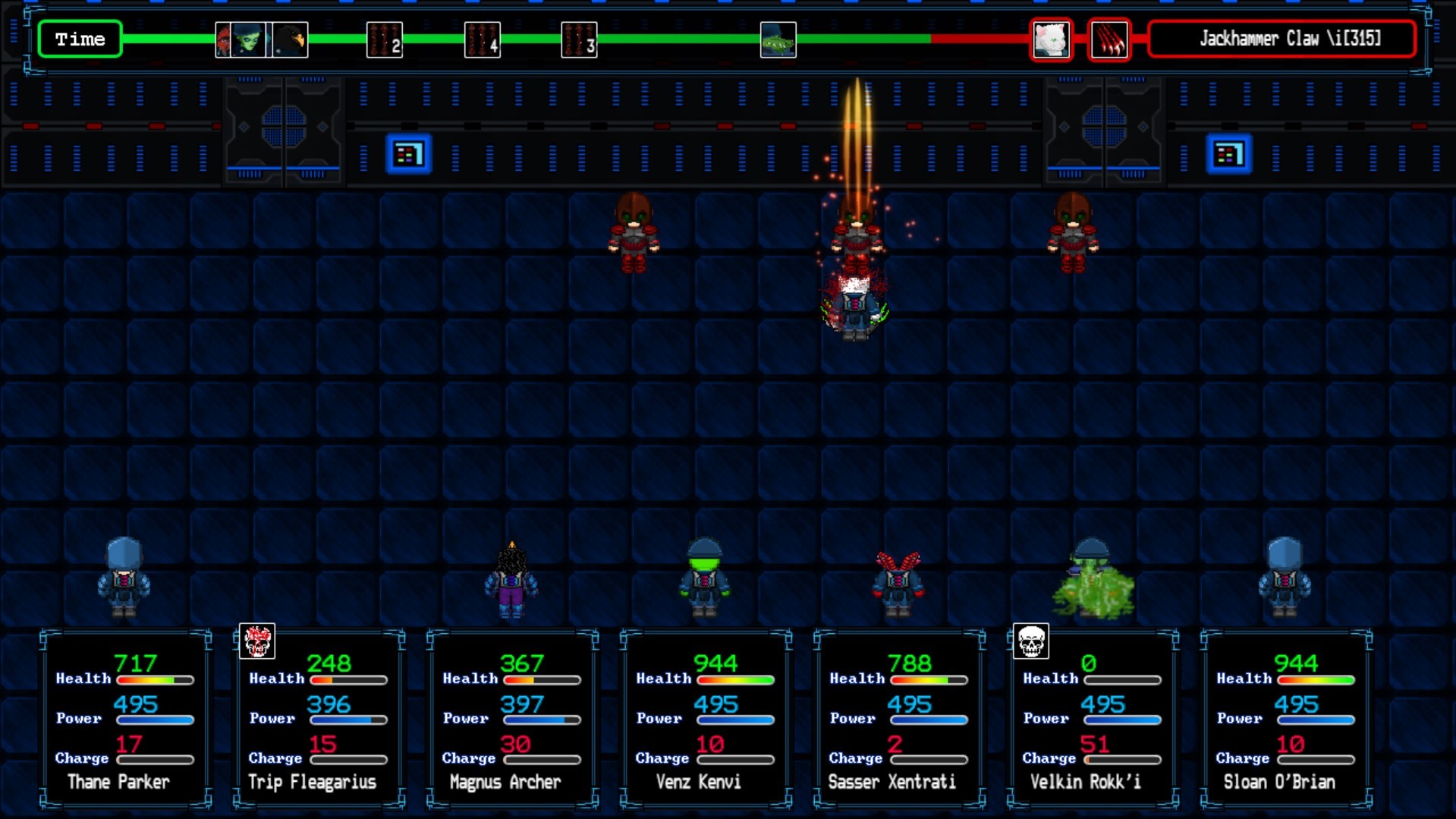Click the red skull status icon above Trip Fleagarius
Image resolution: width=1456 pixels, height=819 pixels.
[257, 640]
